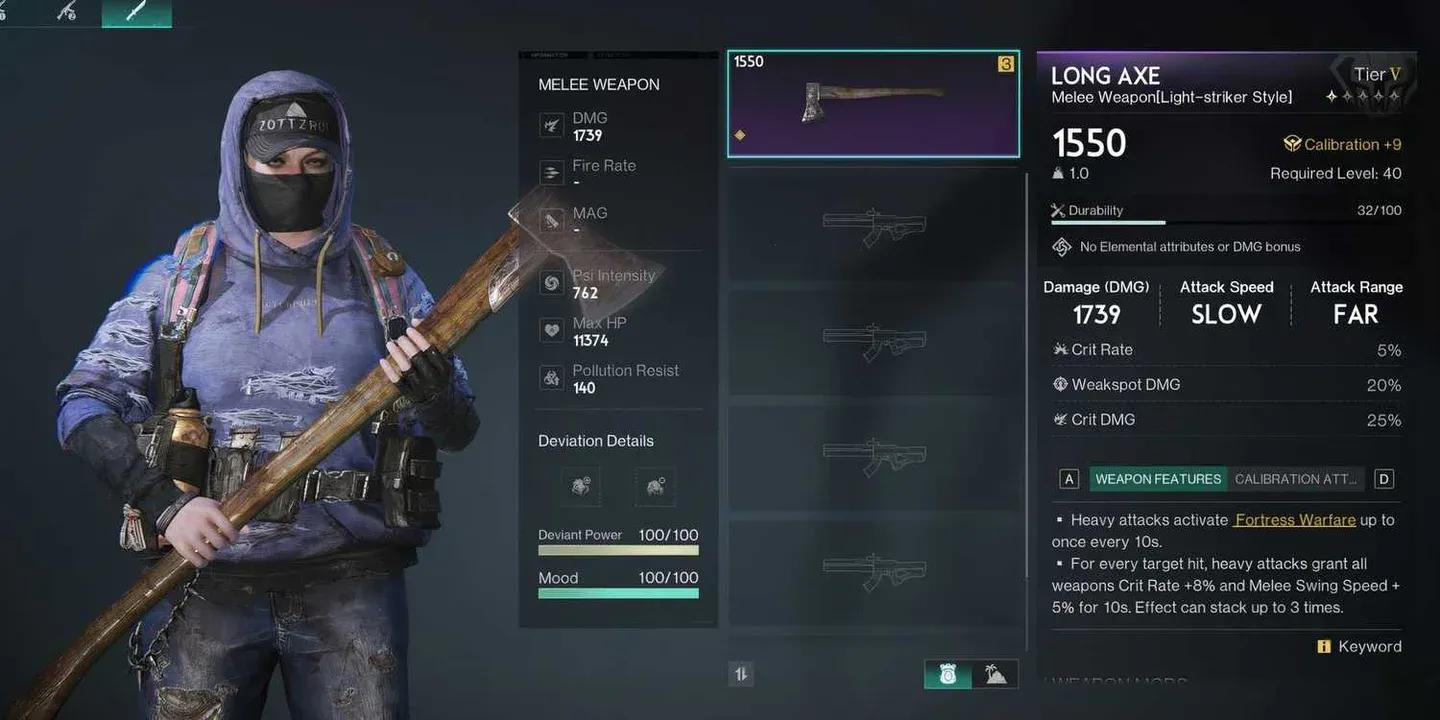Click the D button to cycle tabs
The image size is (1440, 720).
point(1384,478)
